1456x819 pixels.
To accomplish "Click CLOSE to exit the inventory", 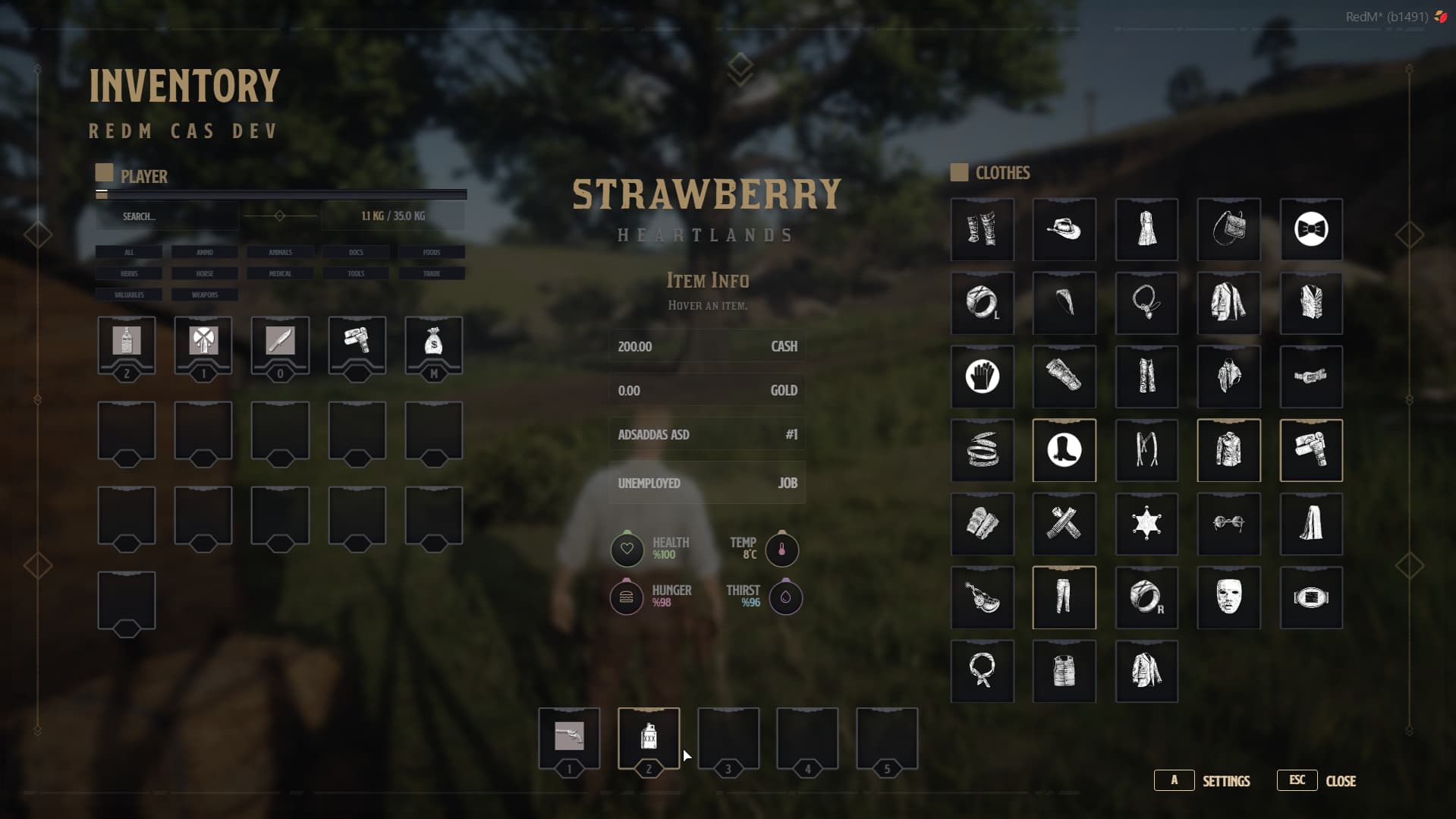I will (1341, 781).
